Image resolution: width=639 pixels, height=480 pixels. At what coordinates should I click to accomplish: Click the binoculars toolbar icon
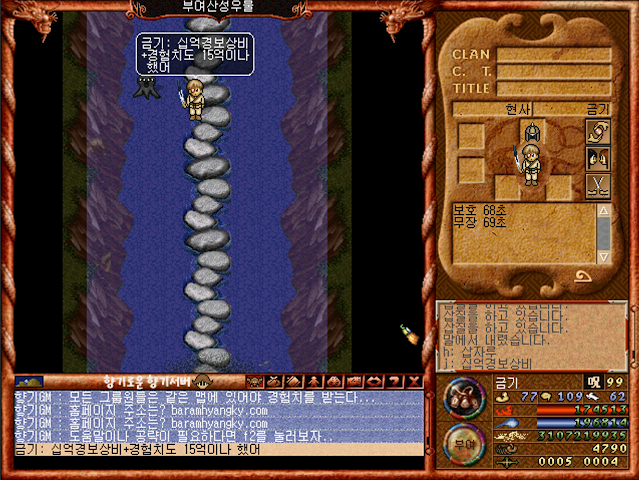(334, 382)
